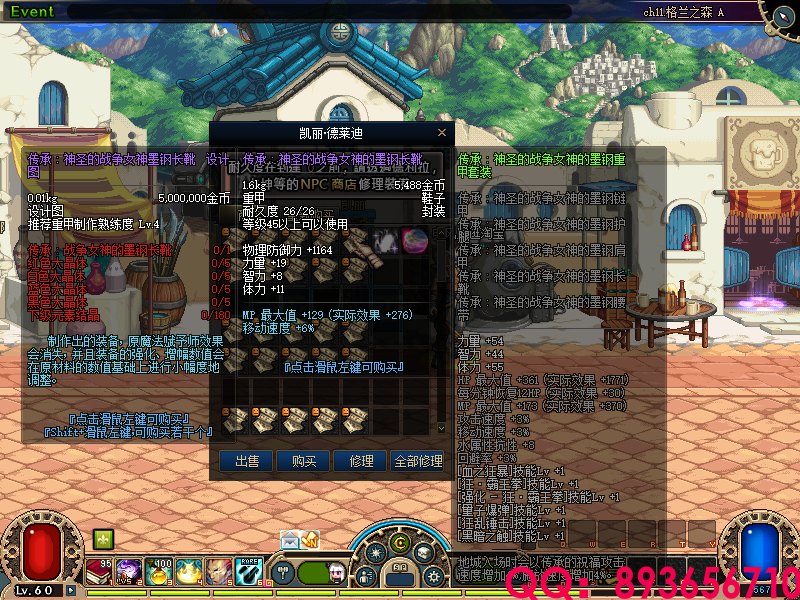Image resolution: width=800 pixels, height=600 pixels.
Task: Open the mail envelope notification
Action: pyautogui.click(x=289, y=540)
